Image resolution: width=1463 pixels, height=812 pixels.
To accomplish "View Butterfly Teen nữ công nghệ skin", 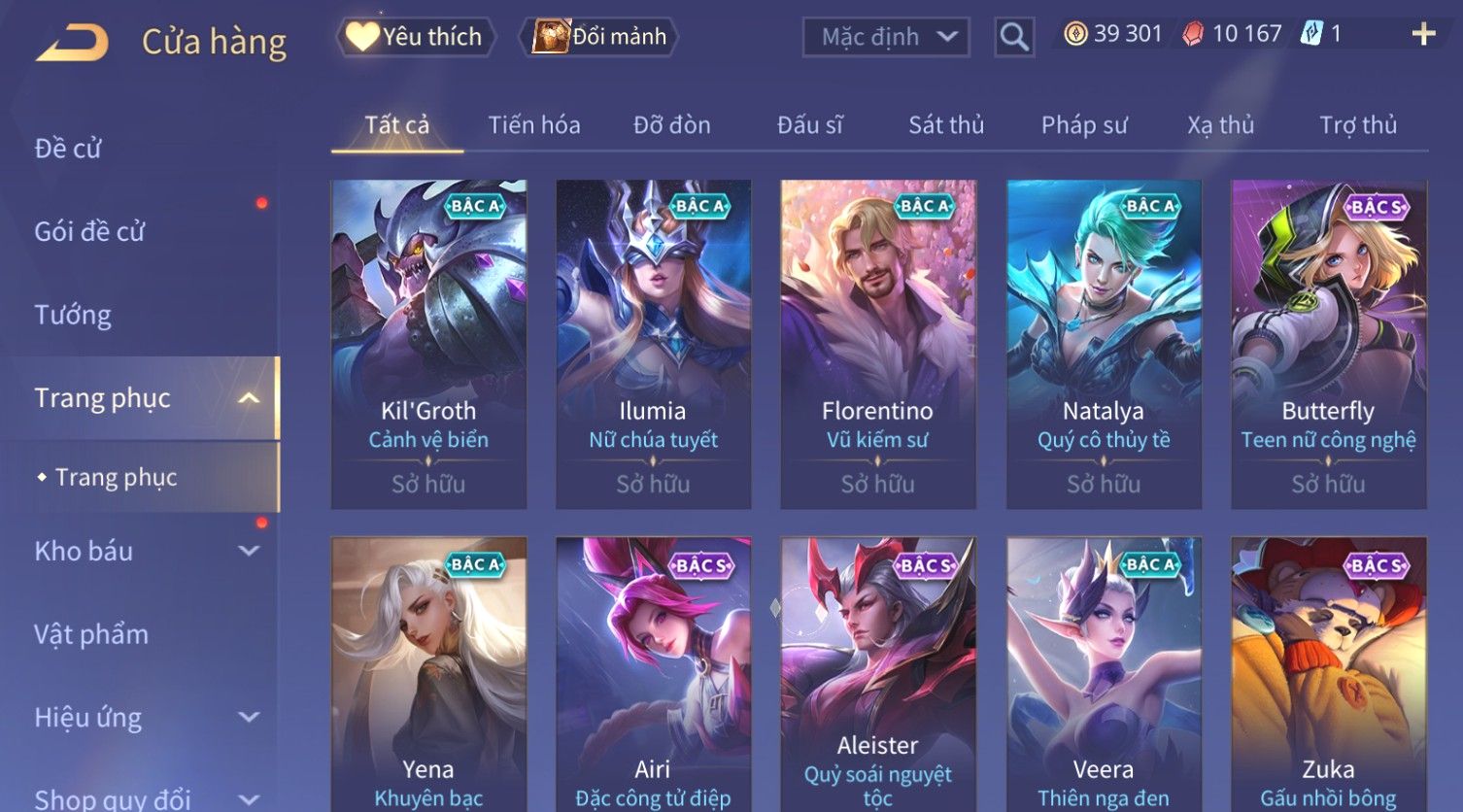I will click(1328, 344).
